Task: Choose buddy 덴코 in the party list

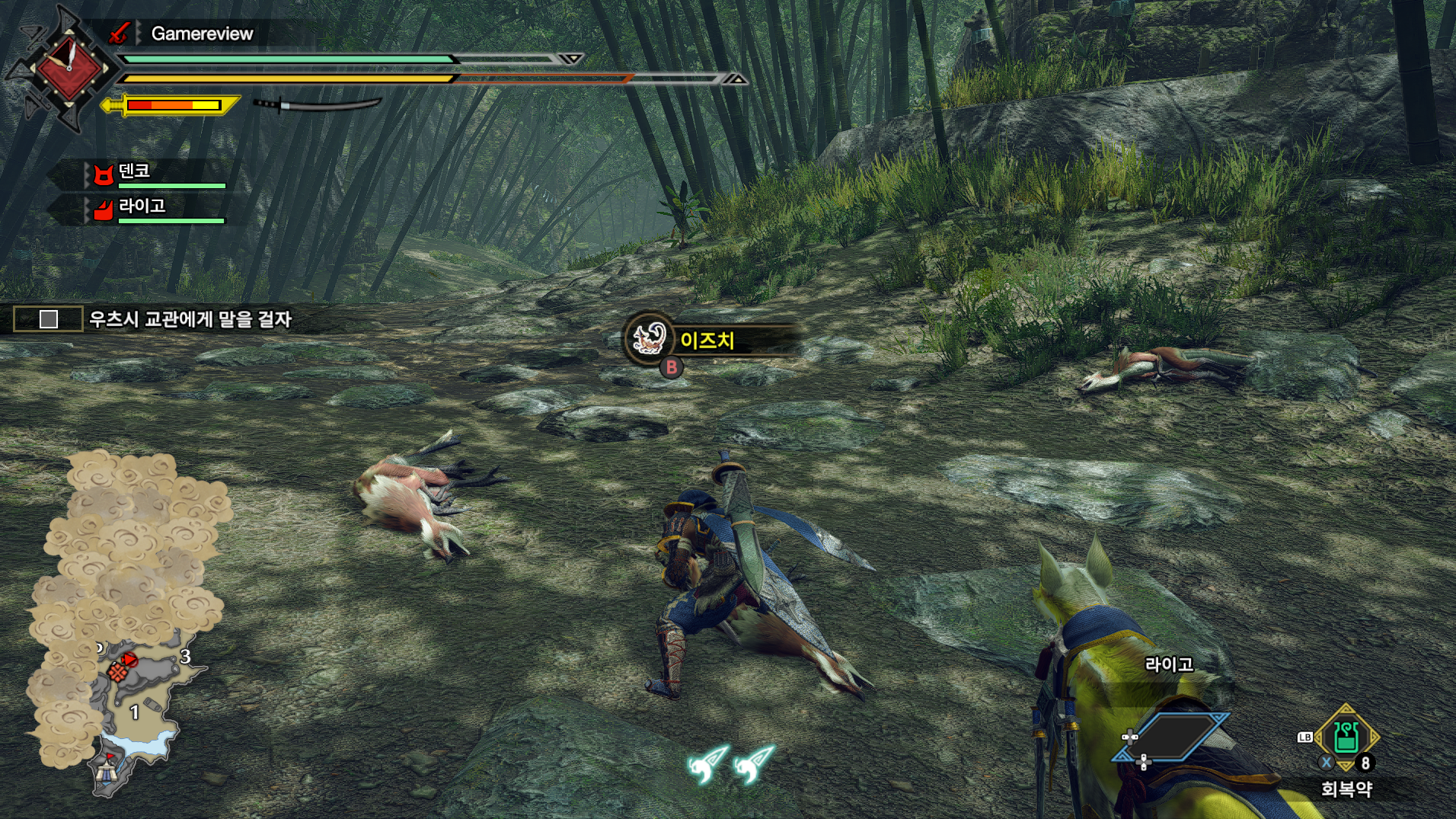Action: click(134, 171)
